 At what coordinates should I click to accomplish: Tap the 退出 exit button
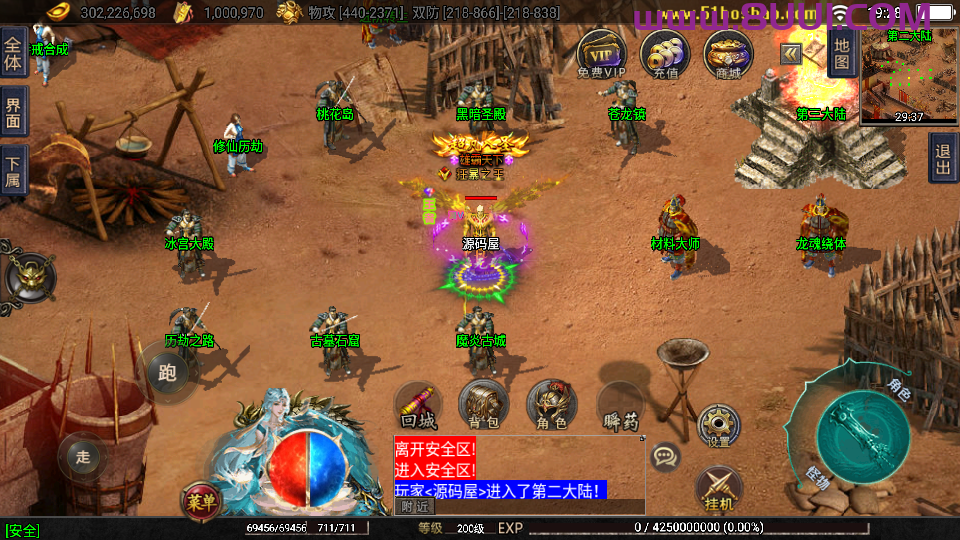pos(942,159)
